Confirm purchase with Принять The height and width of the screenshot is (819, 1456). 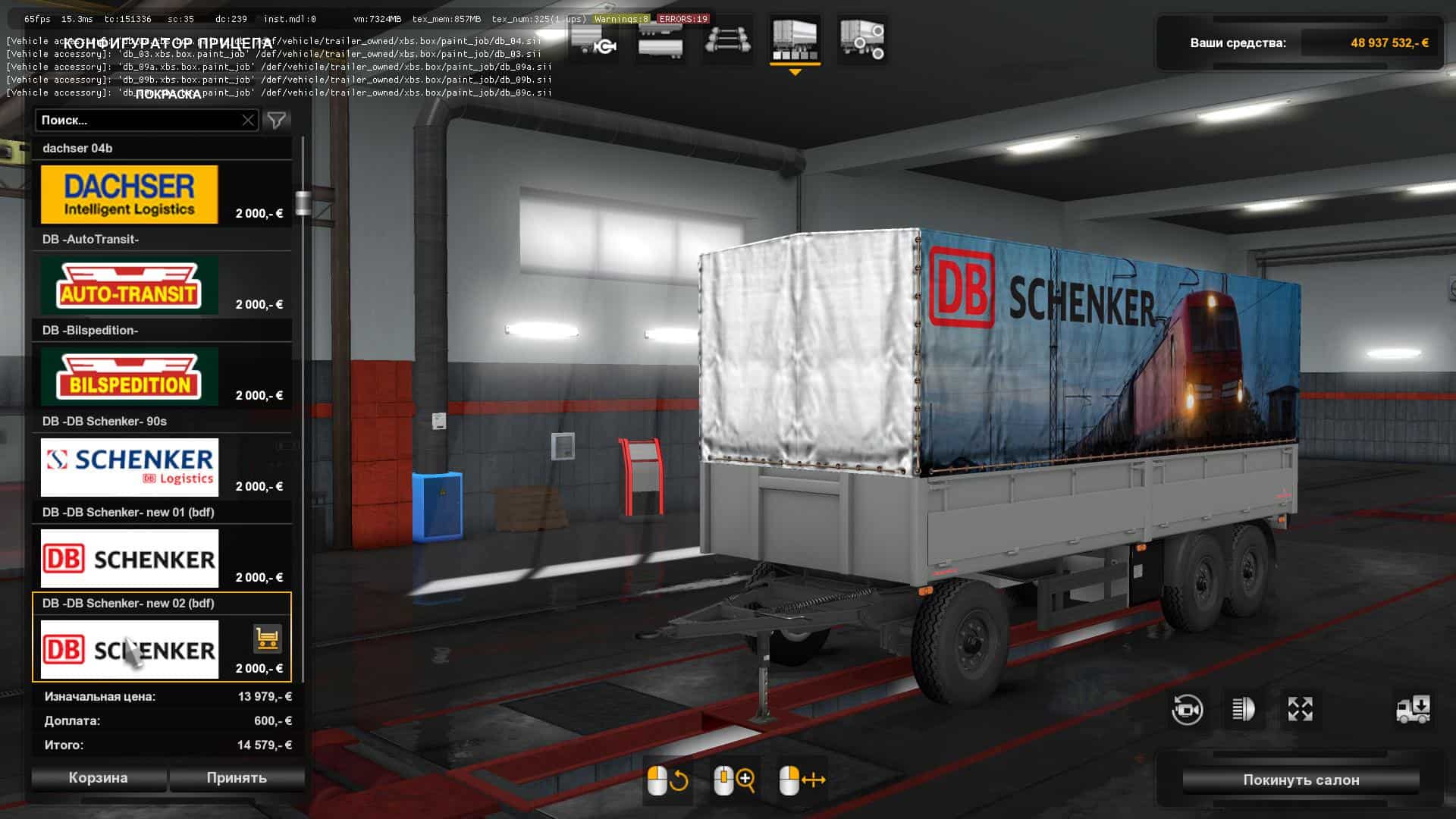[237, 778]
